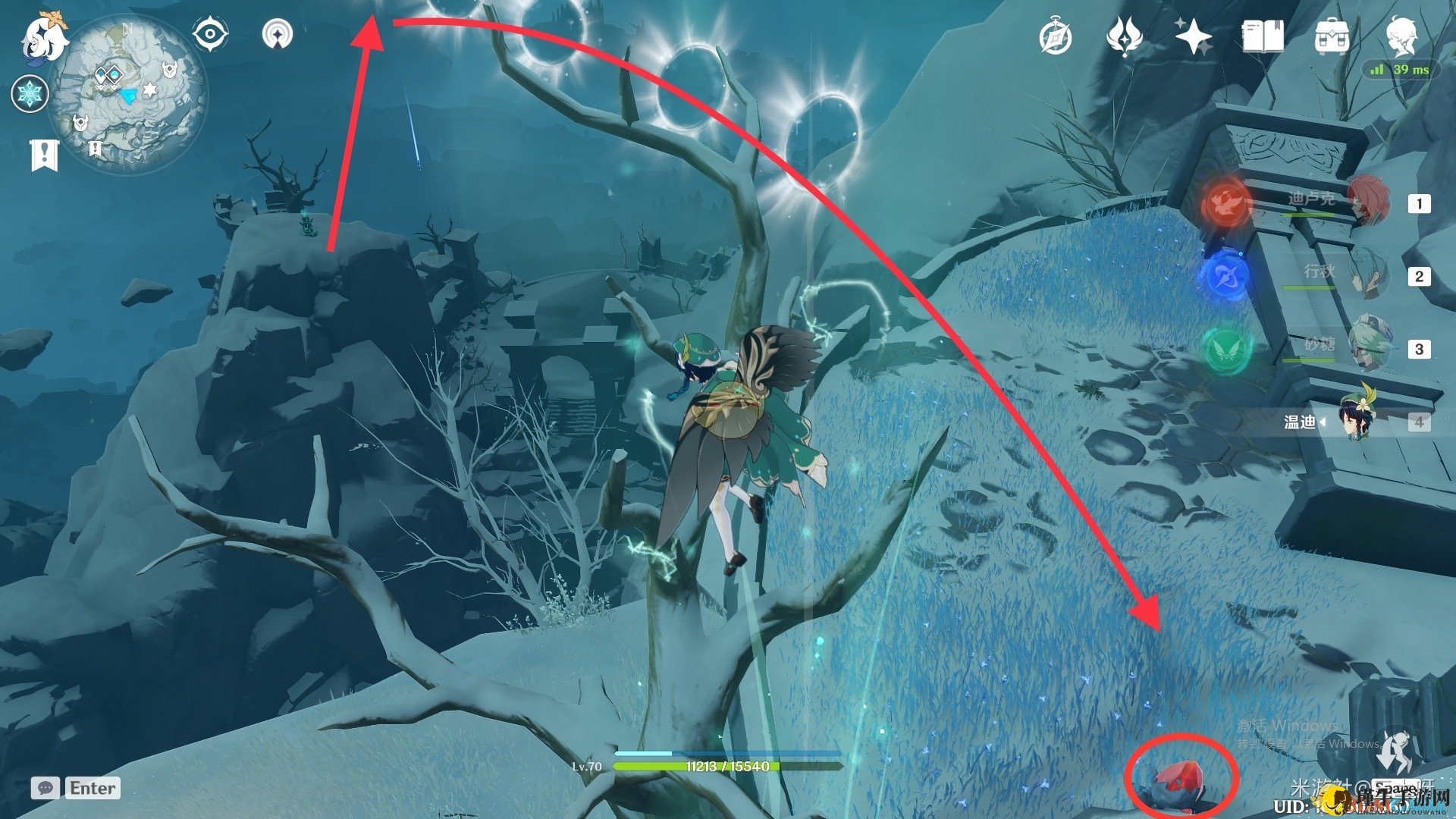This screenshot has width=1456, height=819.
Task: Switch to Diluc in party slot 1
Action: pyautogui.click(x=1366, y=201)
